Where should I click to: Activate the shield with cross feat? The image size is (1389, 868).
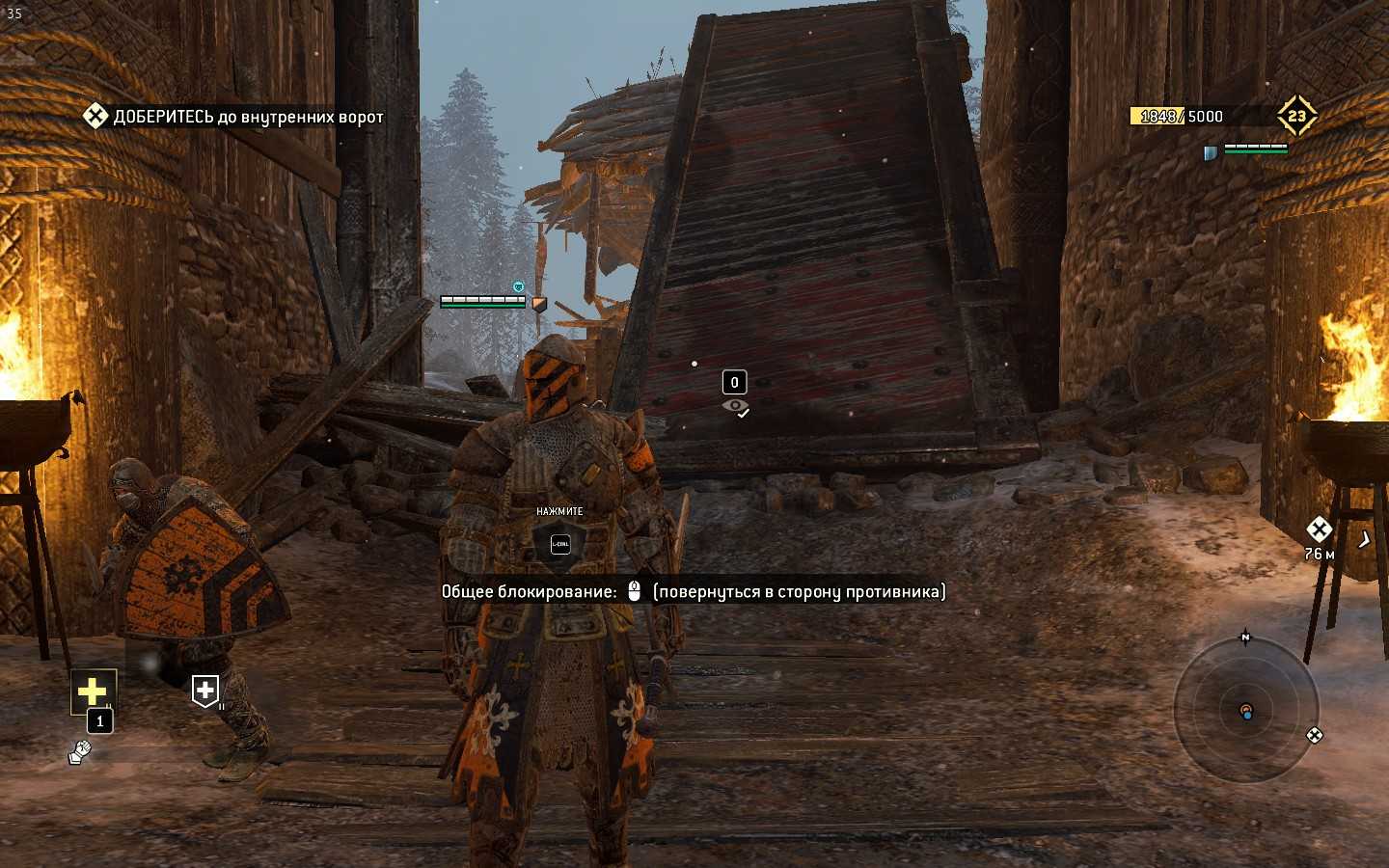(205, 691)
